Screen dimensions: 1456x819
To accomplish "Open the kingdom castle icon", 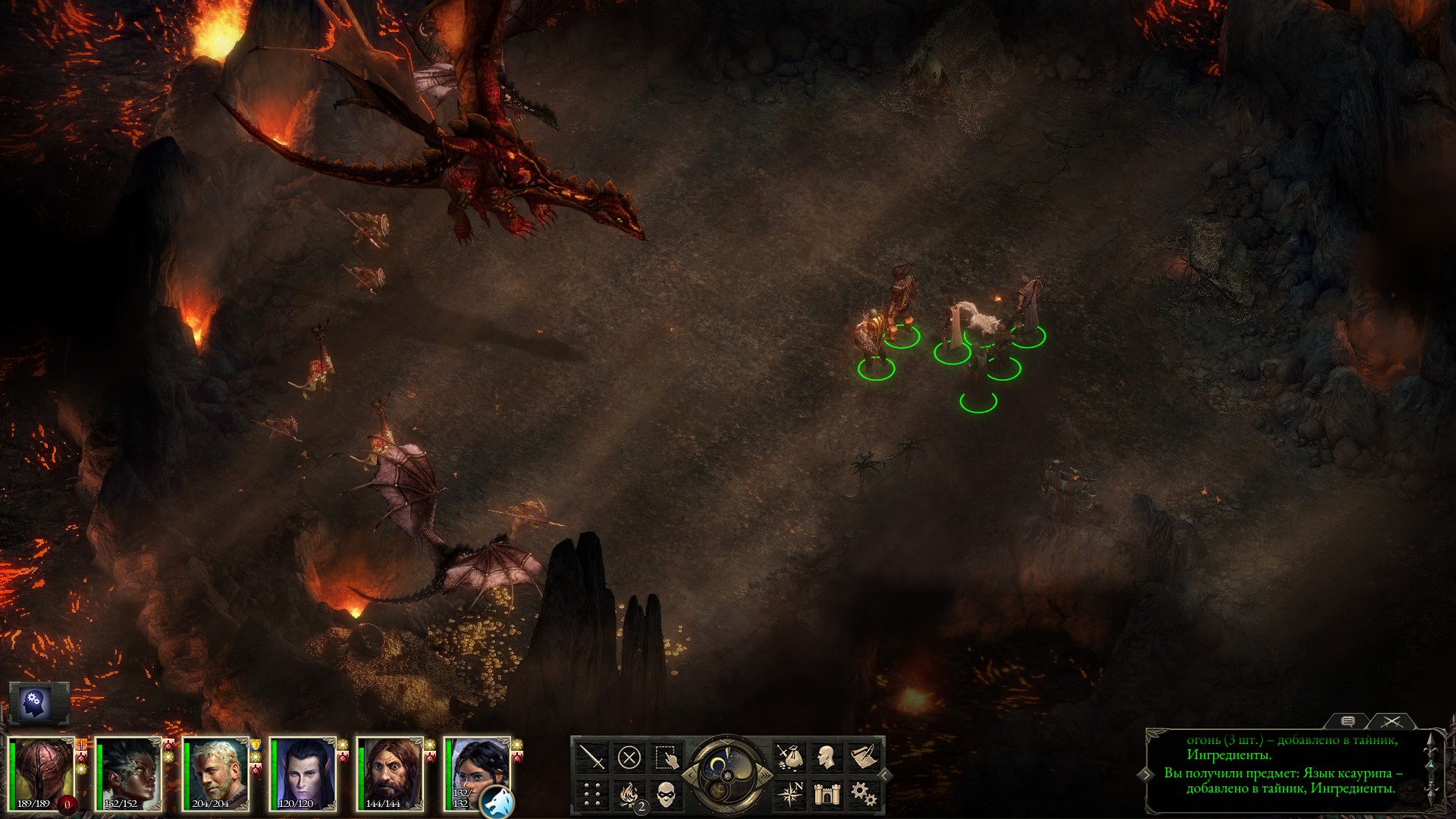I will tap(826, 794).
